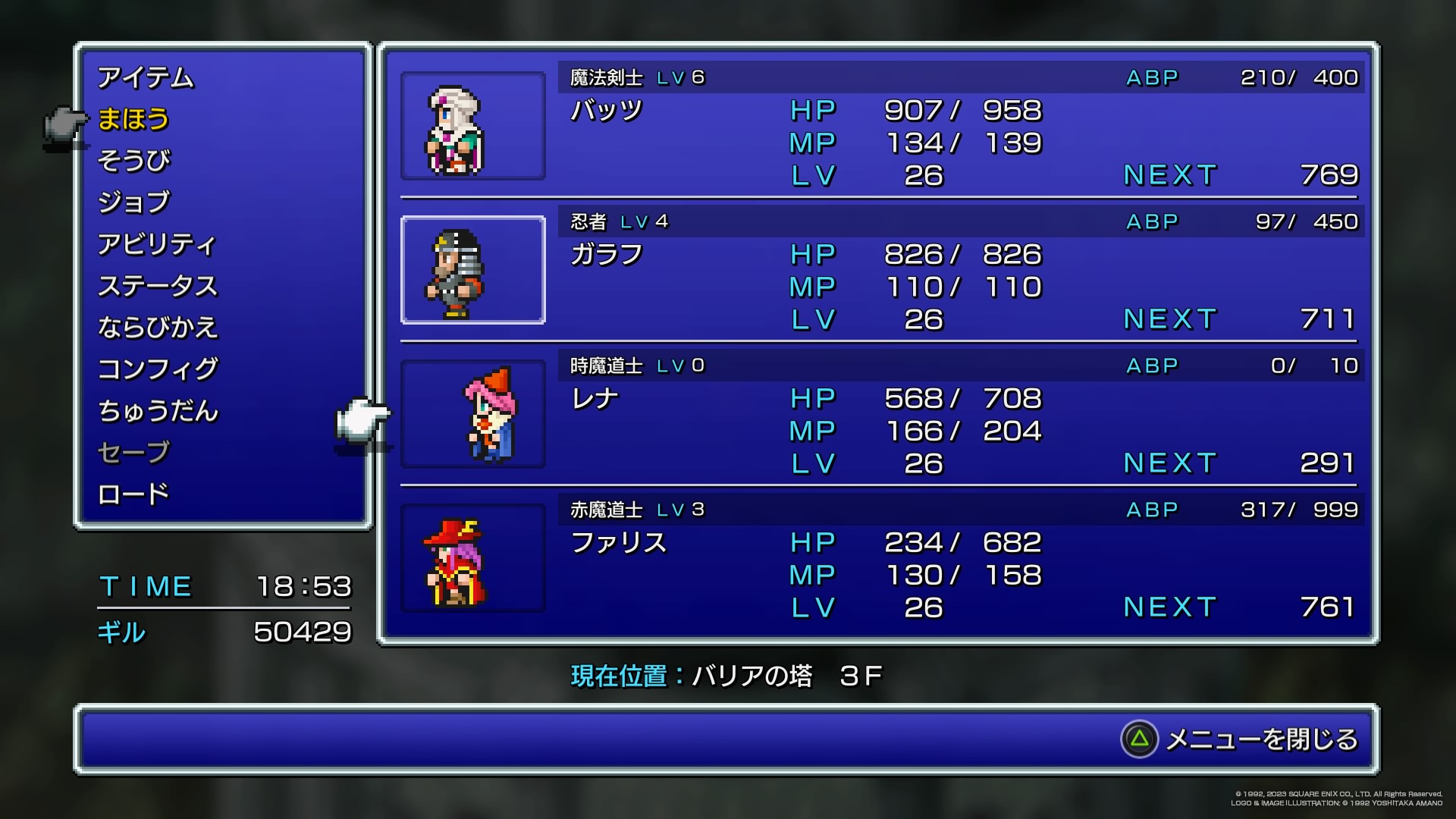Open the ロード (Load) menu
Viewport: 1456px width, 819px height.
134,494
